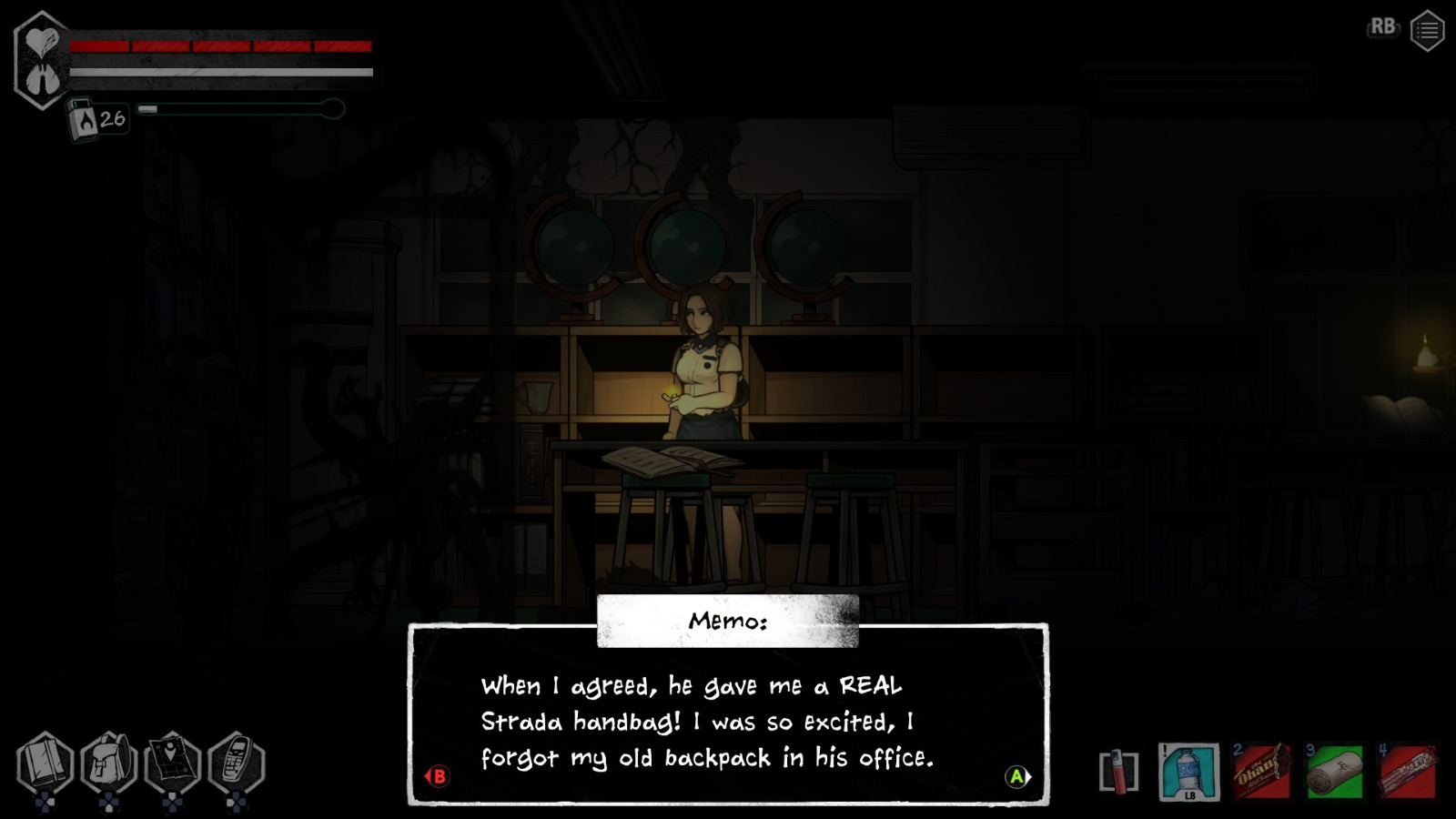This screenshot has height=819, width=1456.
Task: Click the memo list icon next to RB
Action: (1427, 28)
